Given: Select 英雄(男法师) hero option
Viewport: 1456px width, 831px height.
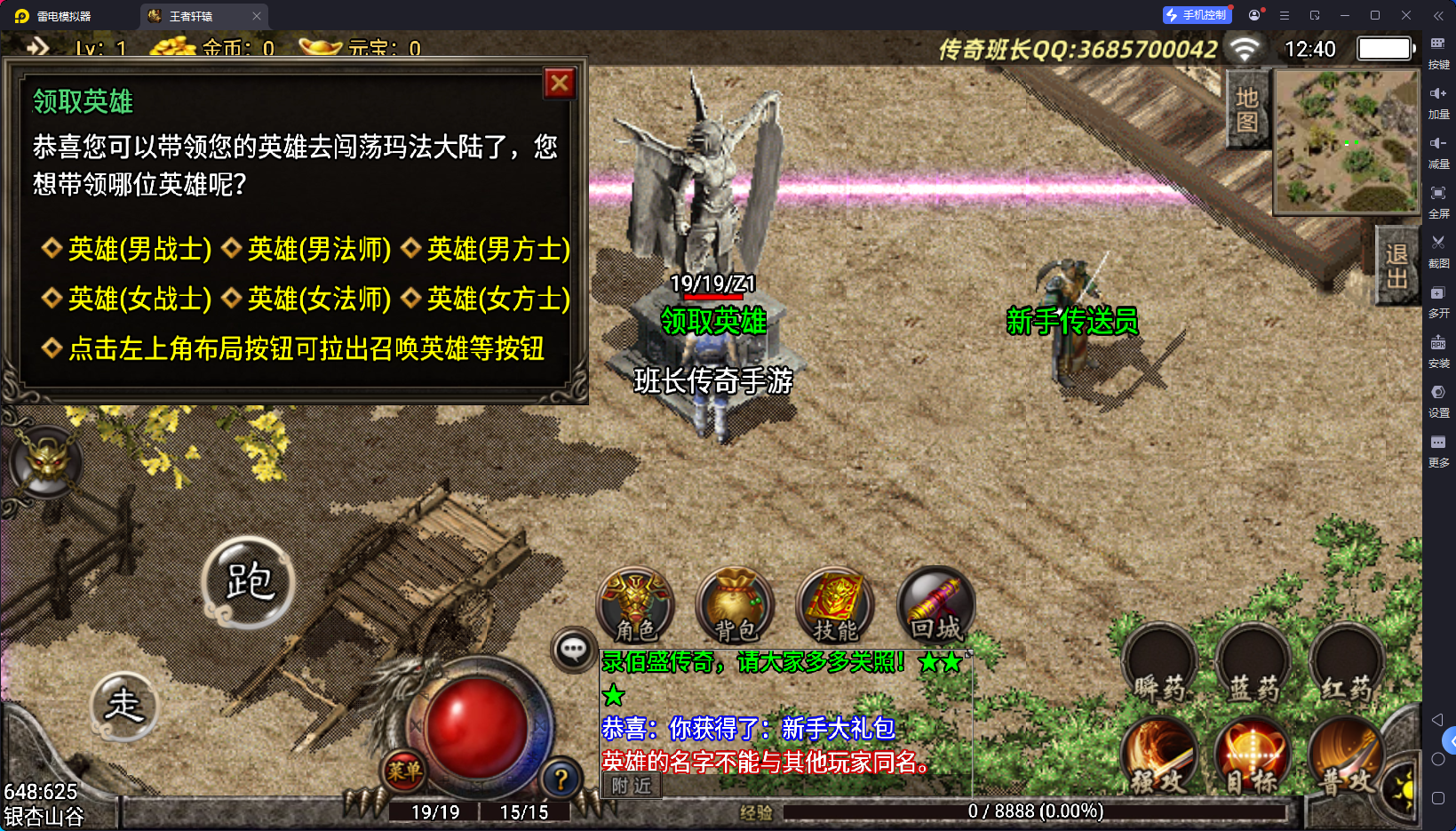Looking at the screenshot, I should [319, 249].
